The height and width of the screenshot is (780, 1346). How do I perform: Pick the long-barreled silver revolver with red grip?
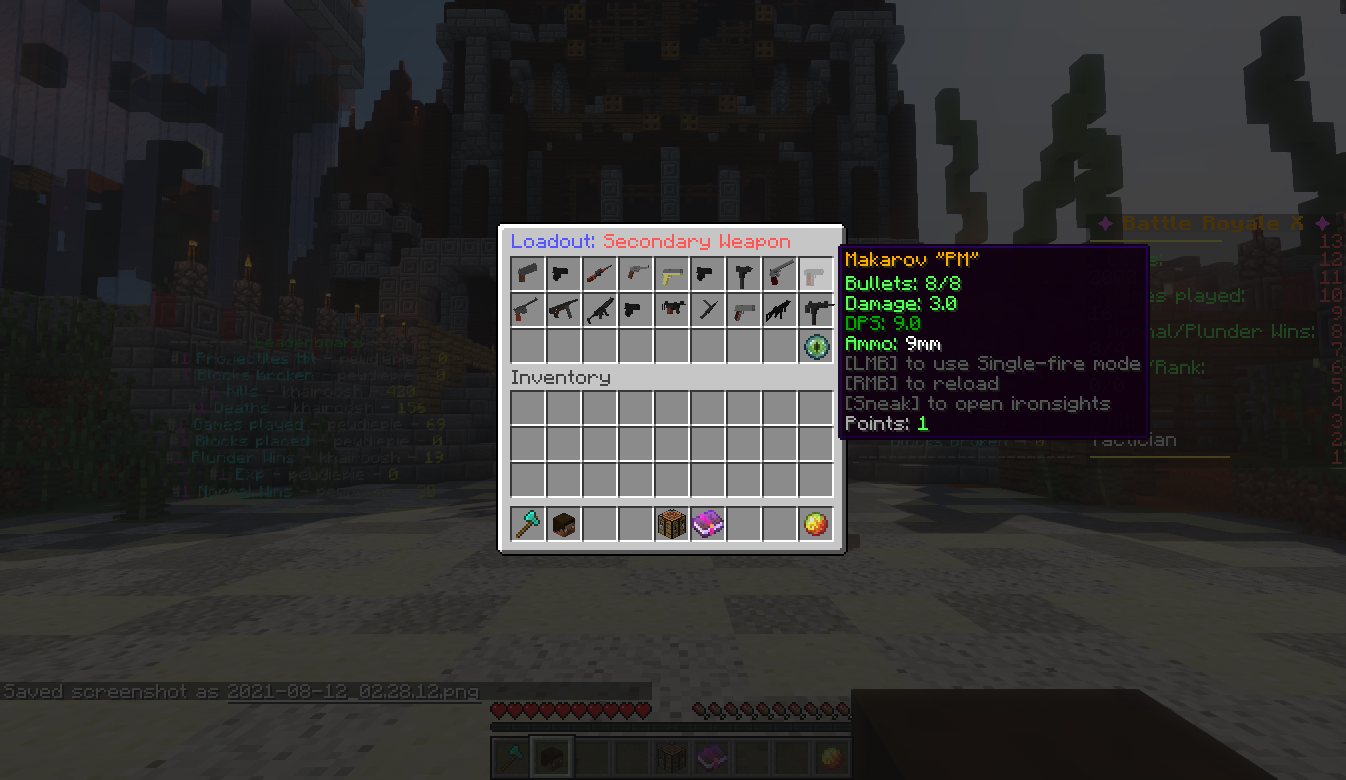point(780,273)
